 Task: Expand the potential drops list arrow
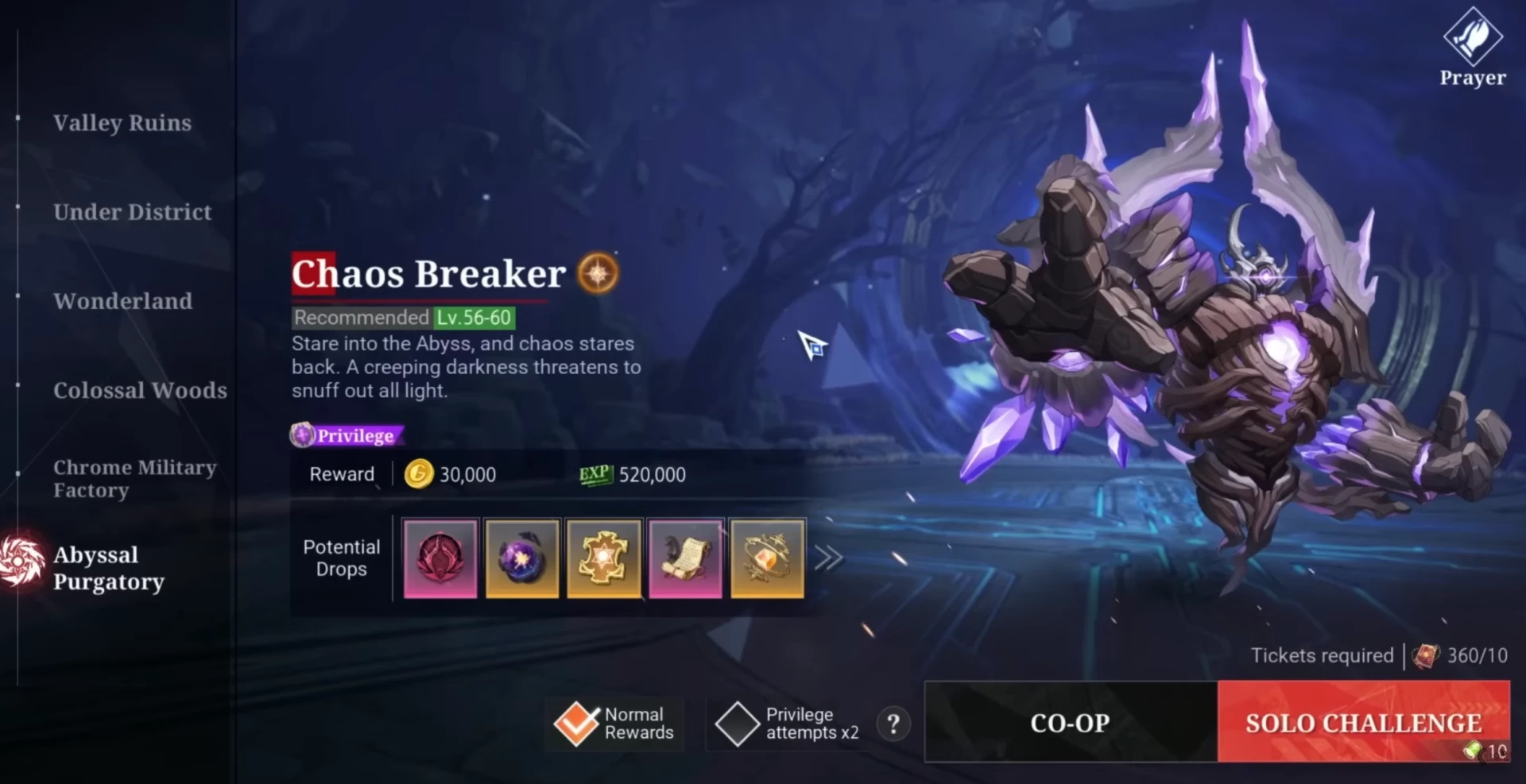pos(828,558)
